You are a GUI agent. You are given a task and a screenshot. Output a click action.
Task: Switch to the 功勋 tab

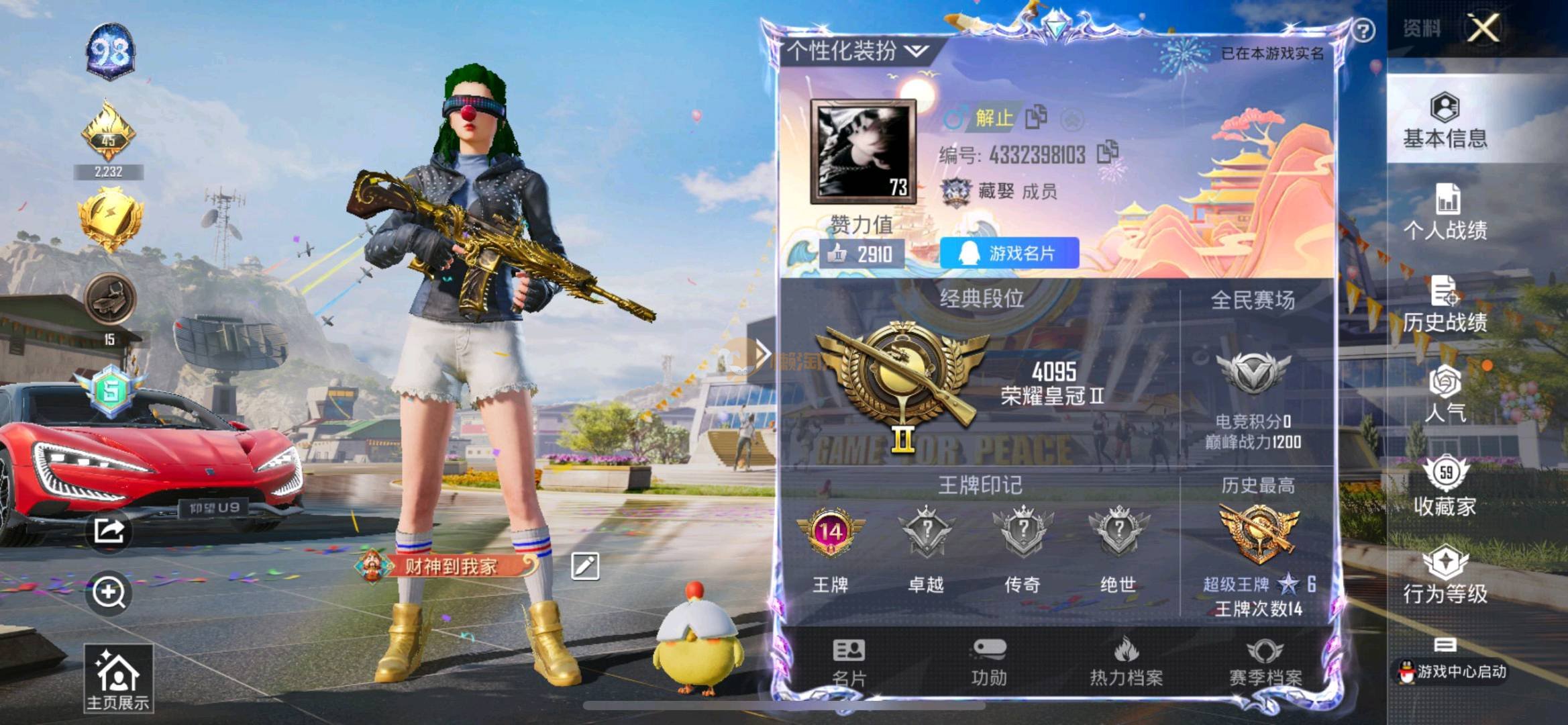(x=989, y=662)
